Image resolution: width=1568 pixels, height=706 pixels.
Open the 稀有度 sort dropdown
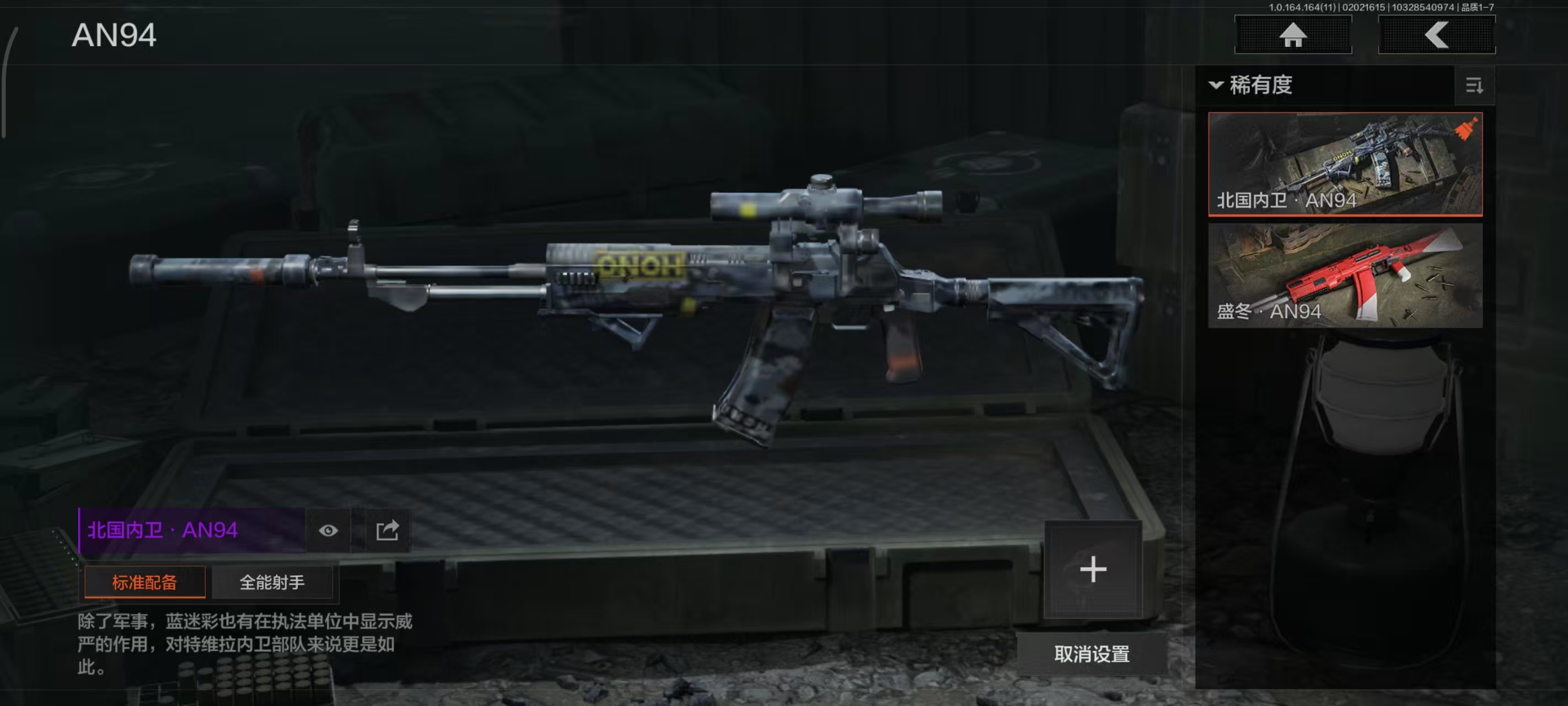1254,85
